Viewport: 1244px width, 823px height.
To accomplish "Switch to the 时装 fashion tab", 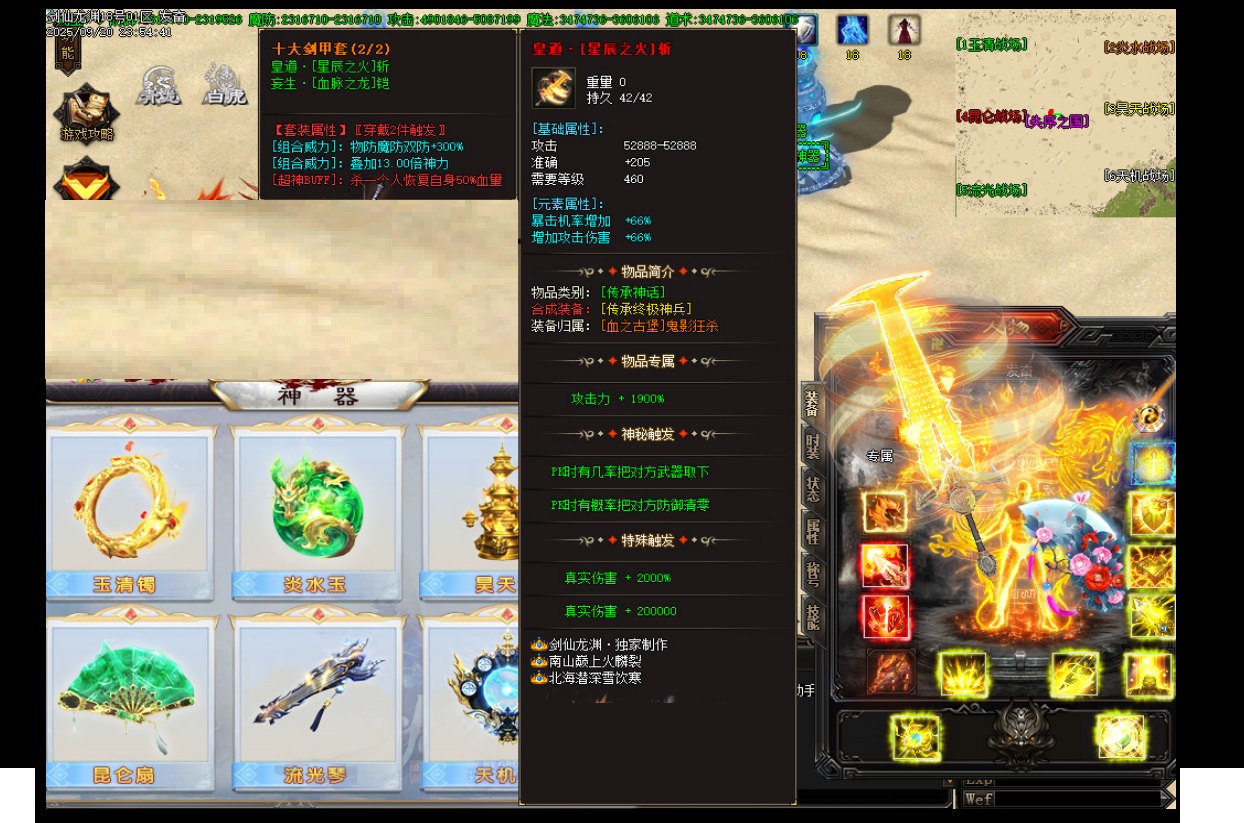I will (812, 447).
